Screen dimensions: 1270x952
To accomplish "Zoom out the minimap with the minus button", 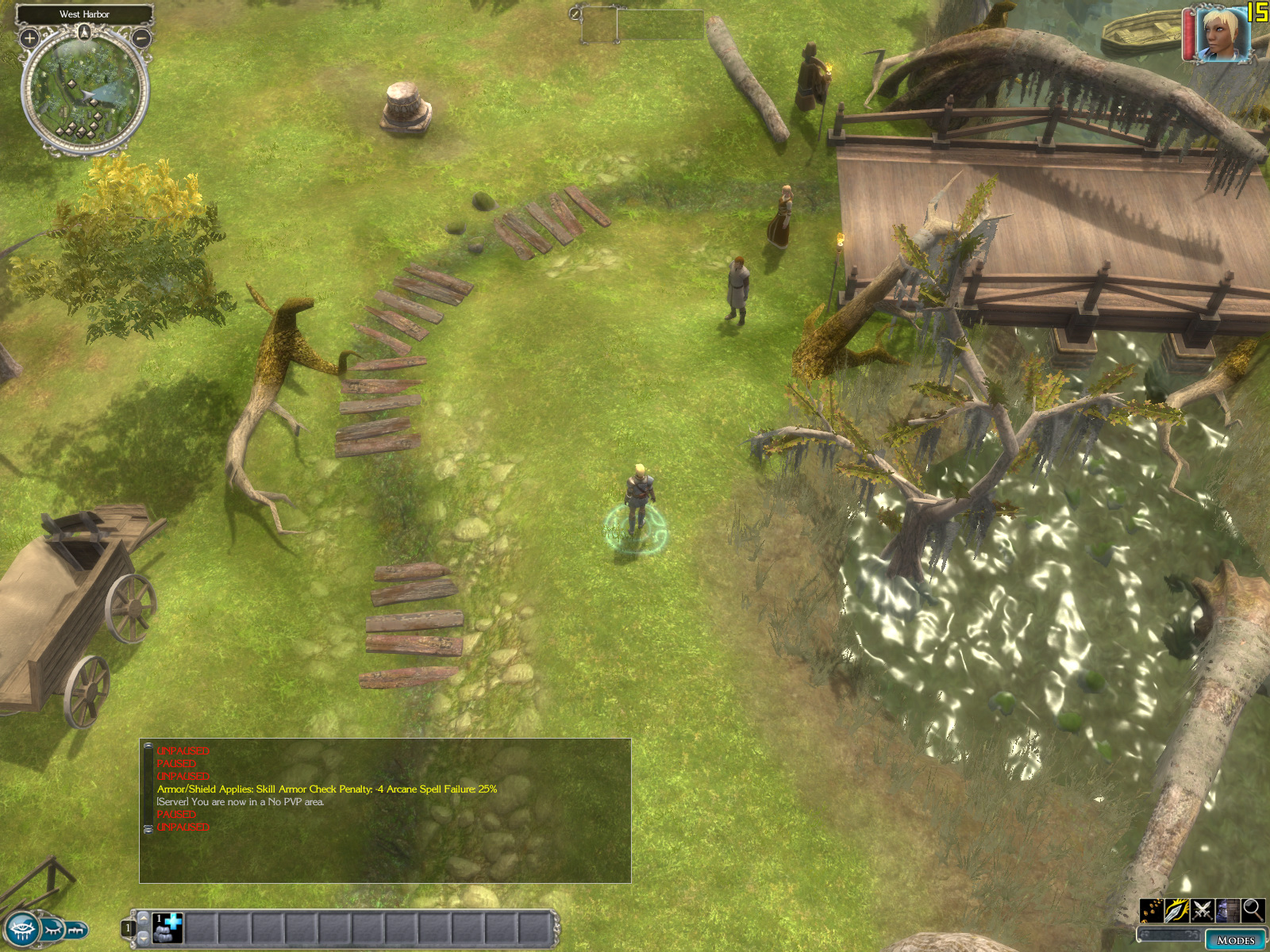I will 141,37.
